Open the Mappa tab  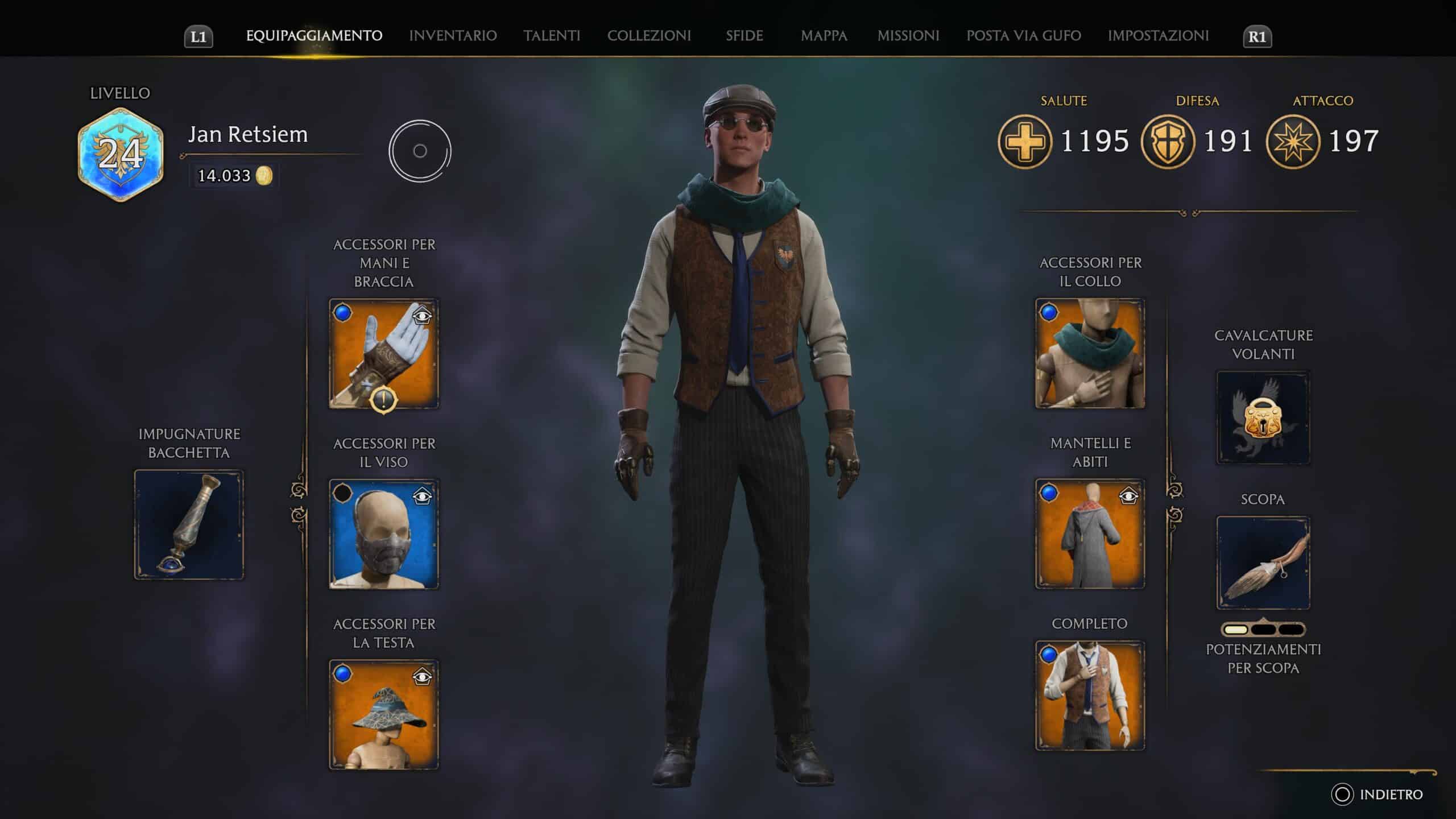coord(824,36)
